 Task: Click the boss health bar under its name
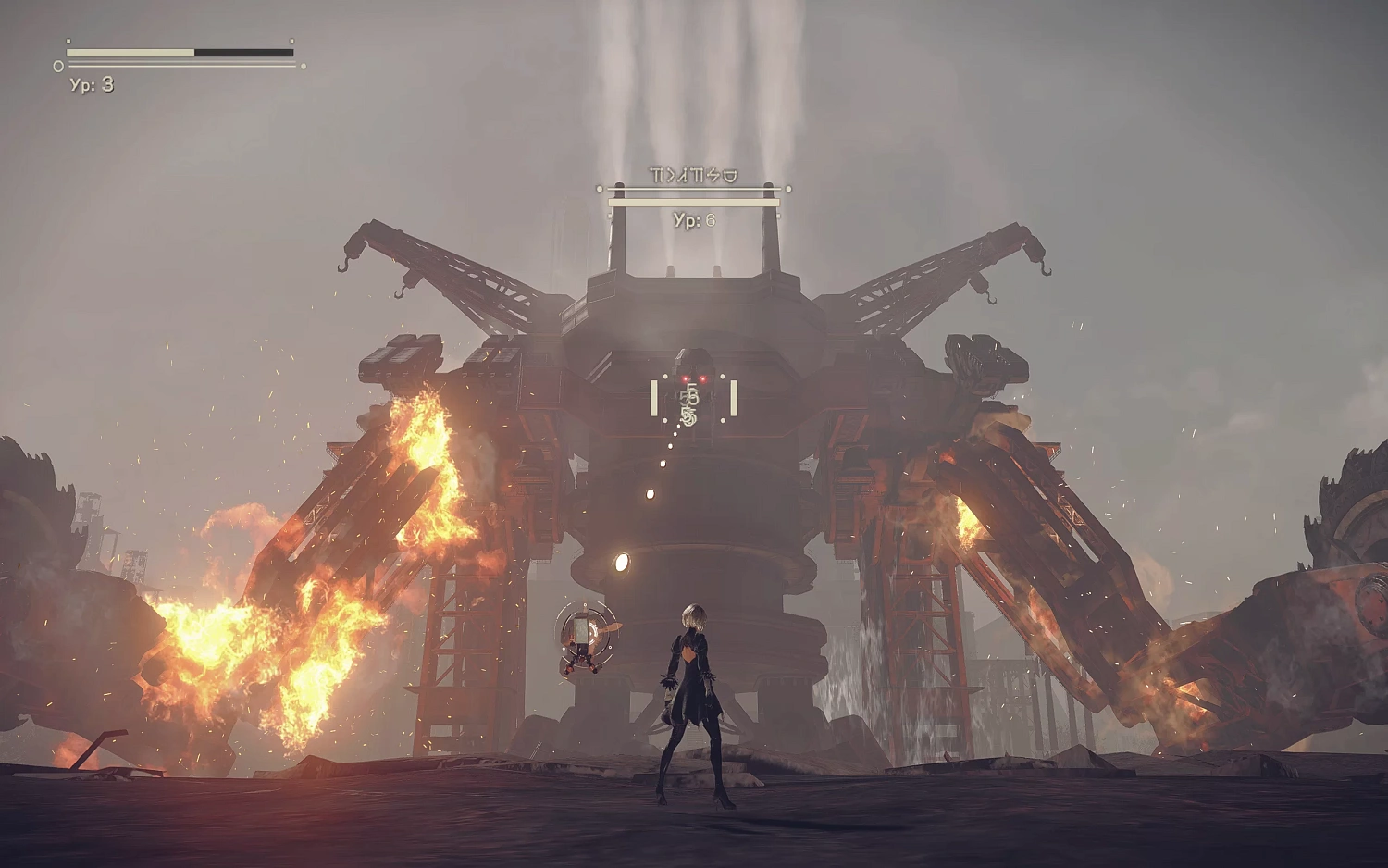(692, 202)
